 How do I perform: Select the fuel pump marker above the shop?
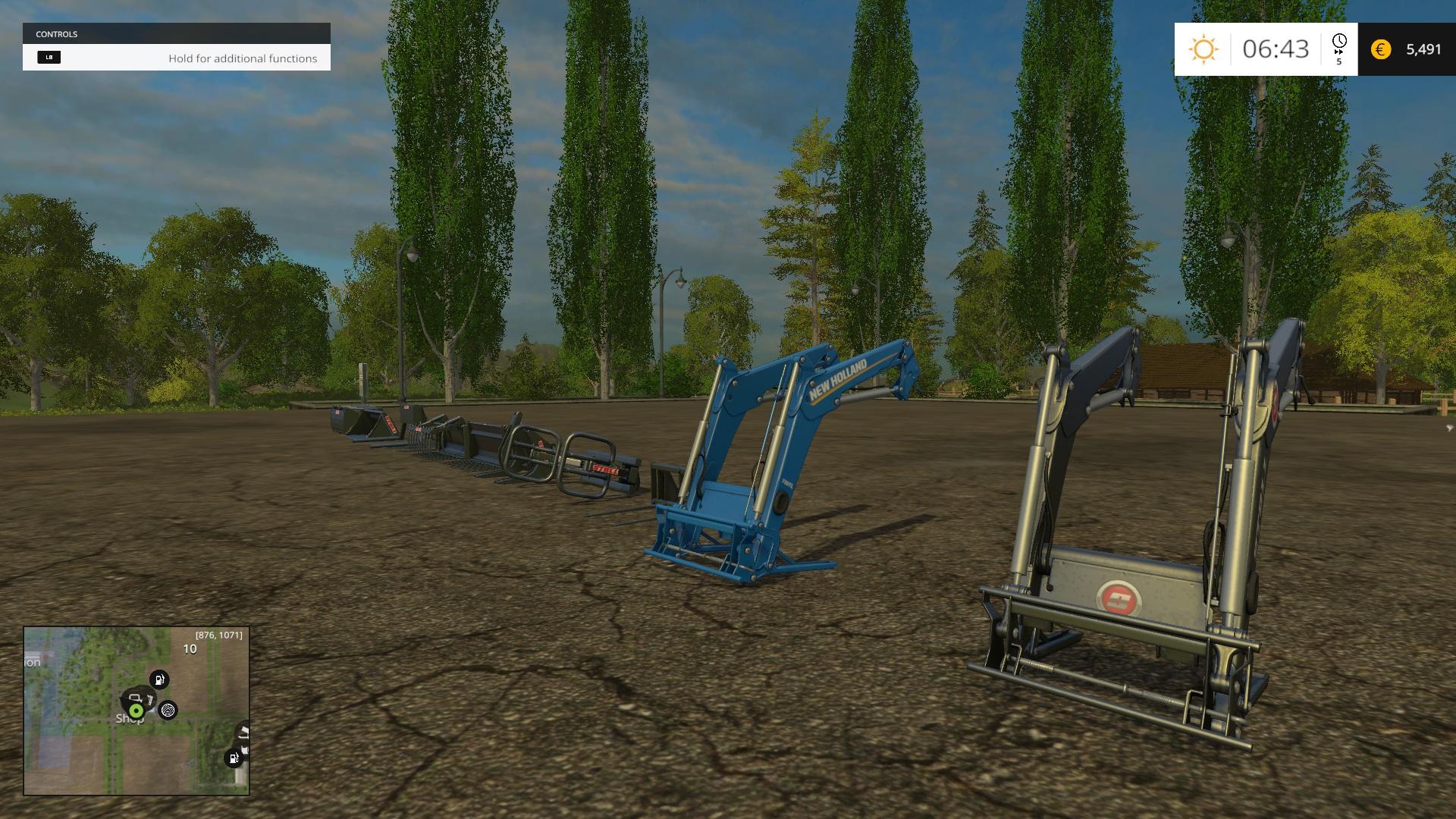[x=159, y=679]
